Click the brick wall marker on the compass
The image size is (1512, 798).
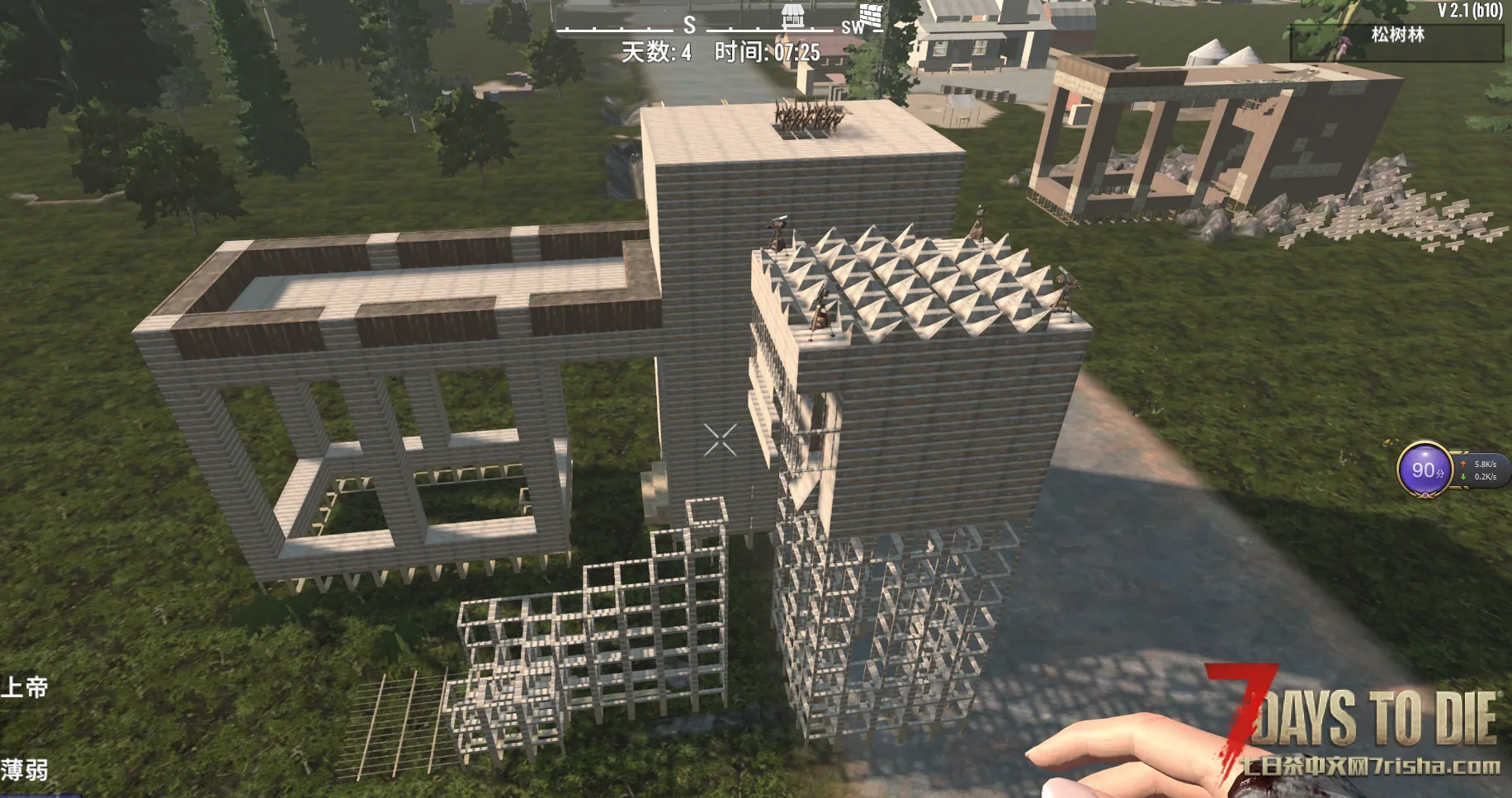coord(871,16)
